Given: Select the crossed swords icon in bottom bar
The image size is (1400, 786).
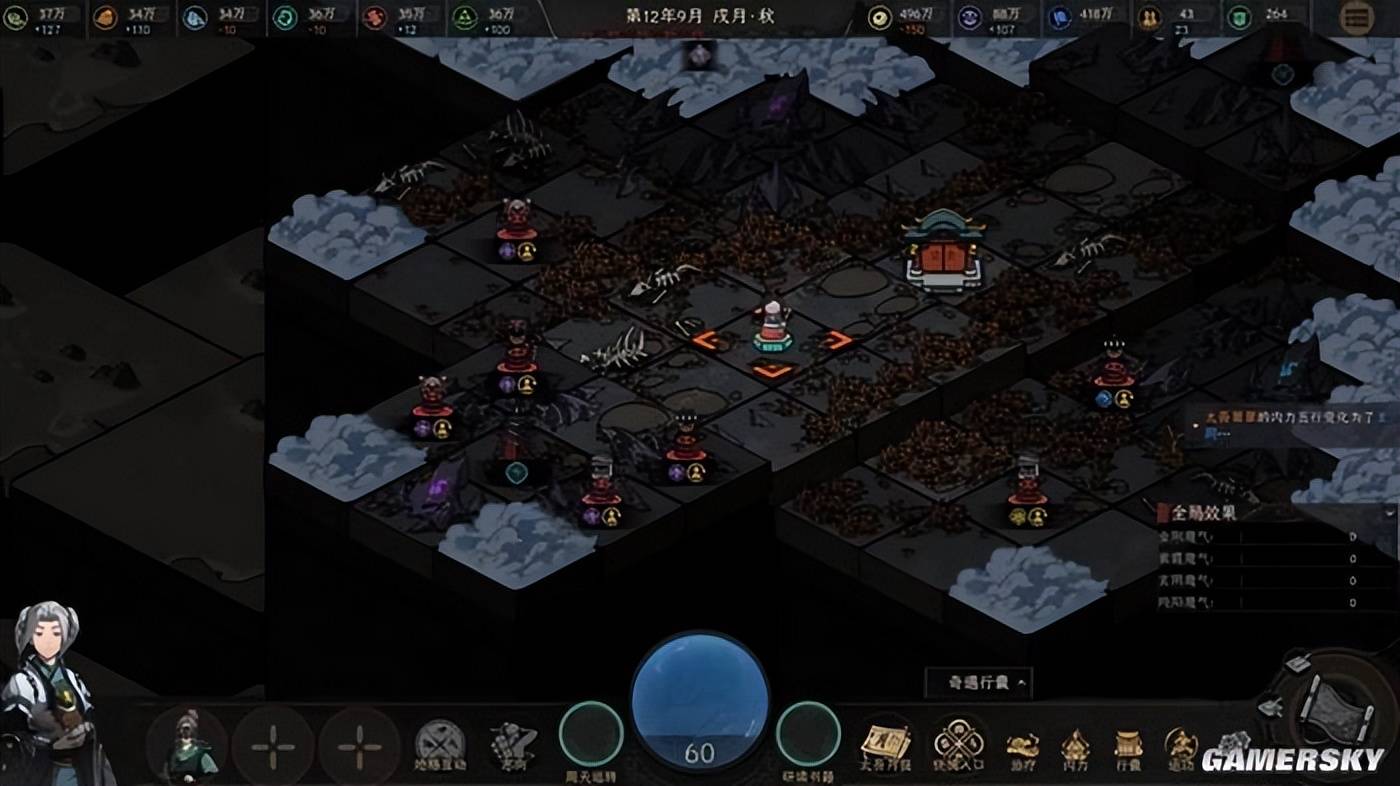Looking at the screenshot, I should (440, 745).
